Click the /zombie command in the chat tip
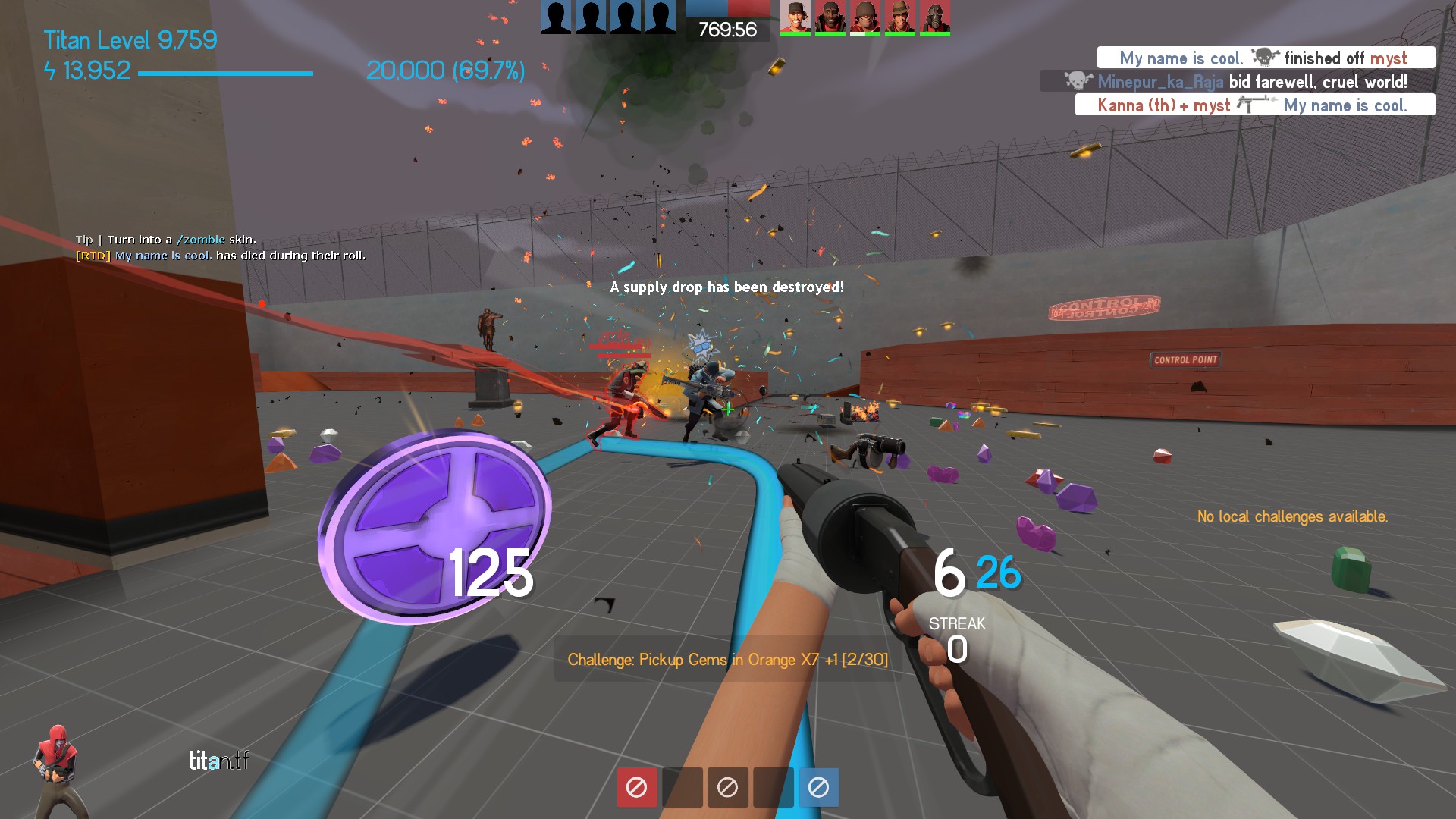This screenshot has width=1456, height=819. click(200, 240)
